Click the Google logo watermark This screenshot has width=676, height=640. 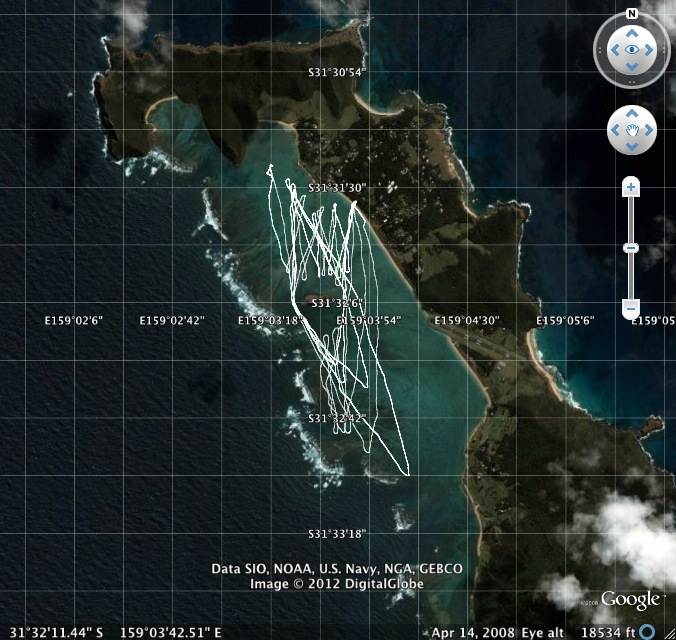[630, 600]
